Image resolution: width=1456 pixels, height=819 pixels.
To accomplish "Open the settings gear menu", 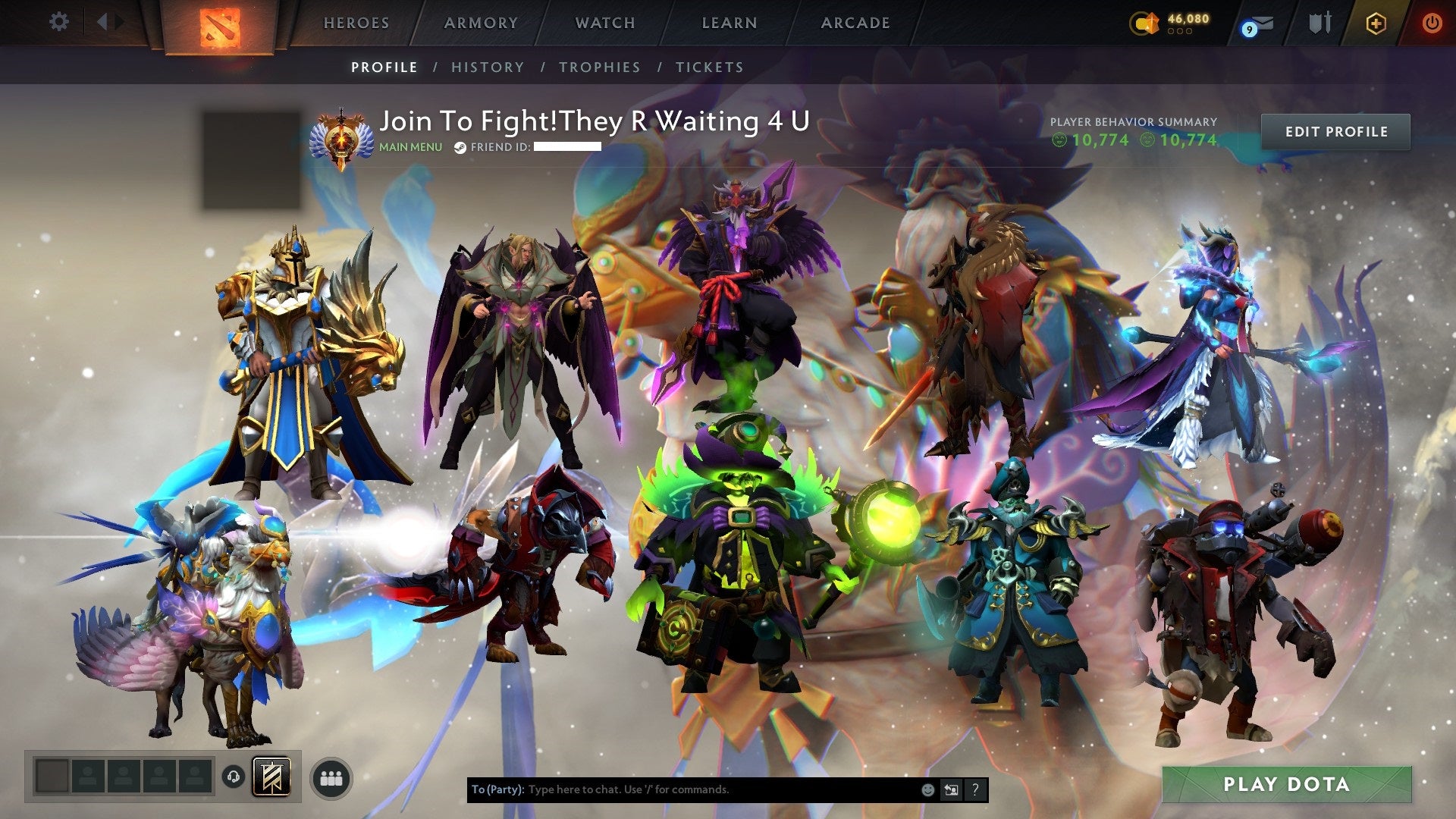I will [59, 21].
